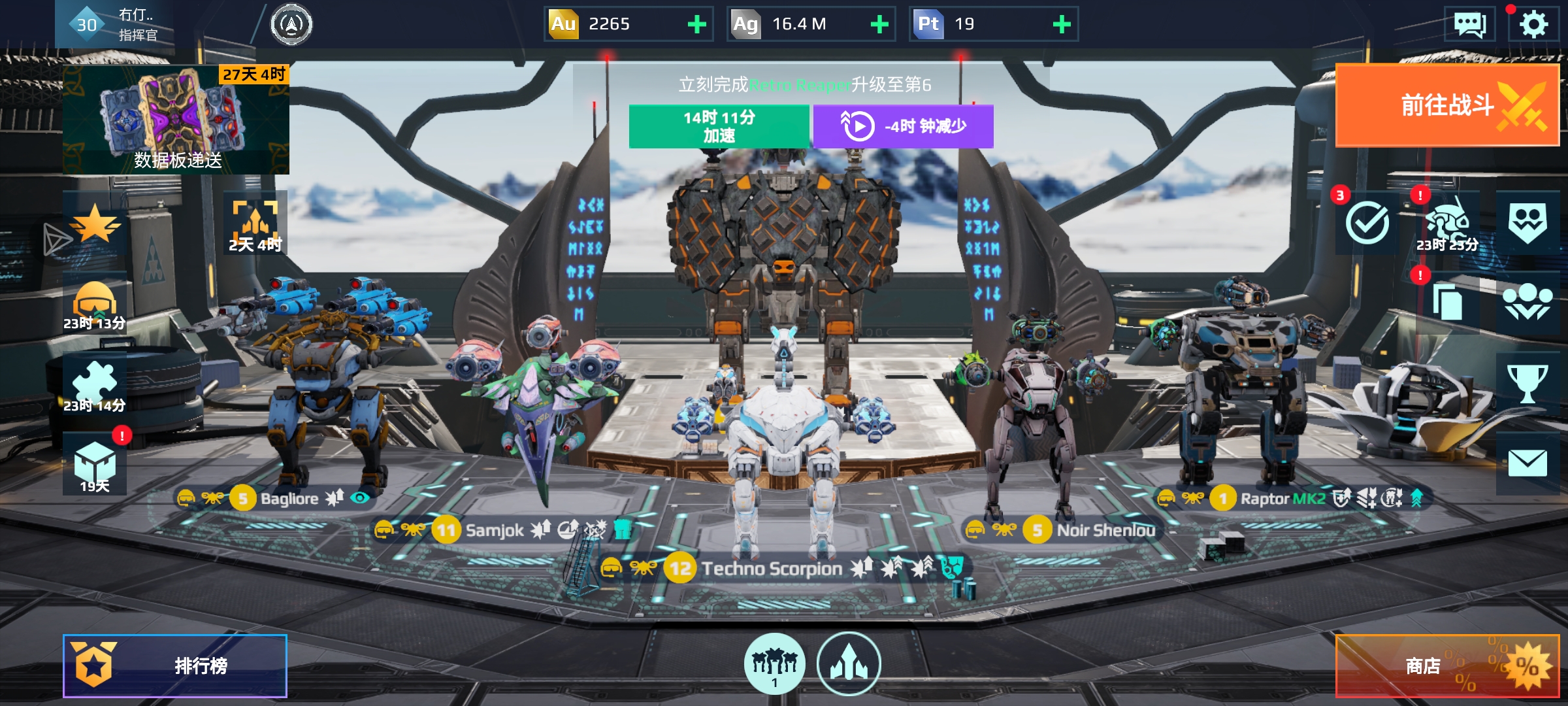The width and height of the screenshot is (1568, 706).
Task: Open the 商店 shop
Action: [1446, 665]
